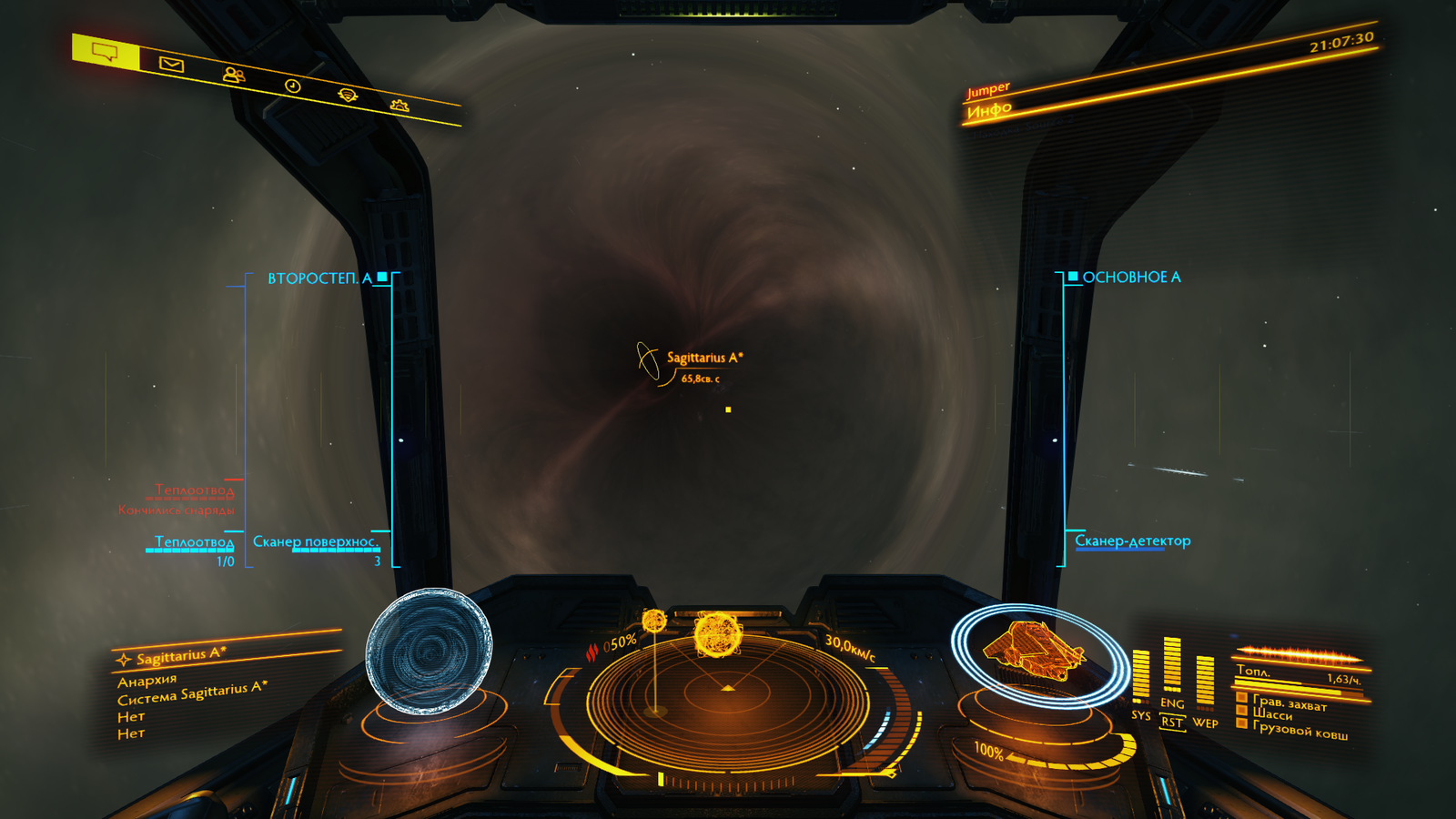Select the SYS power pip column
Screen dimensions: 1456x819
click(x=1140, y=677)
